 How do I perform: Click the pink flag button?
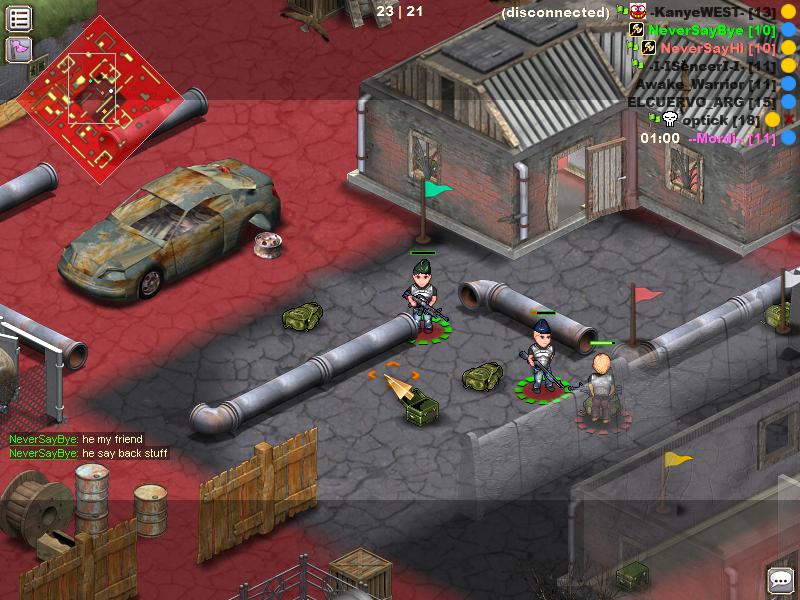20,48
